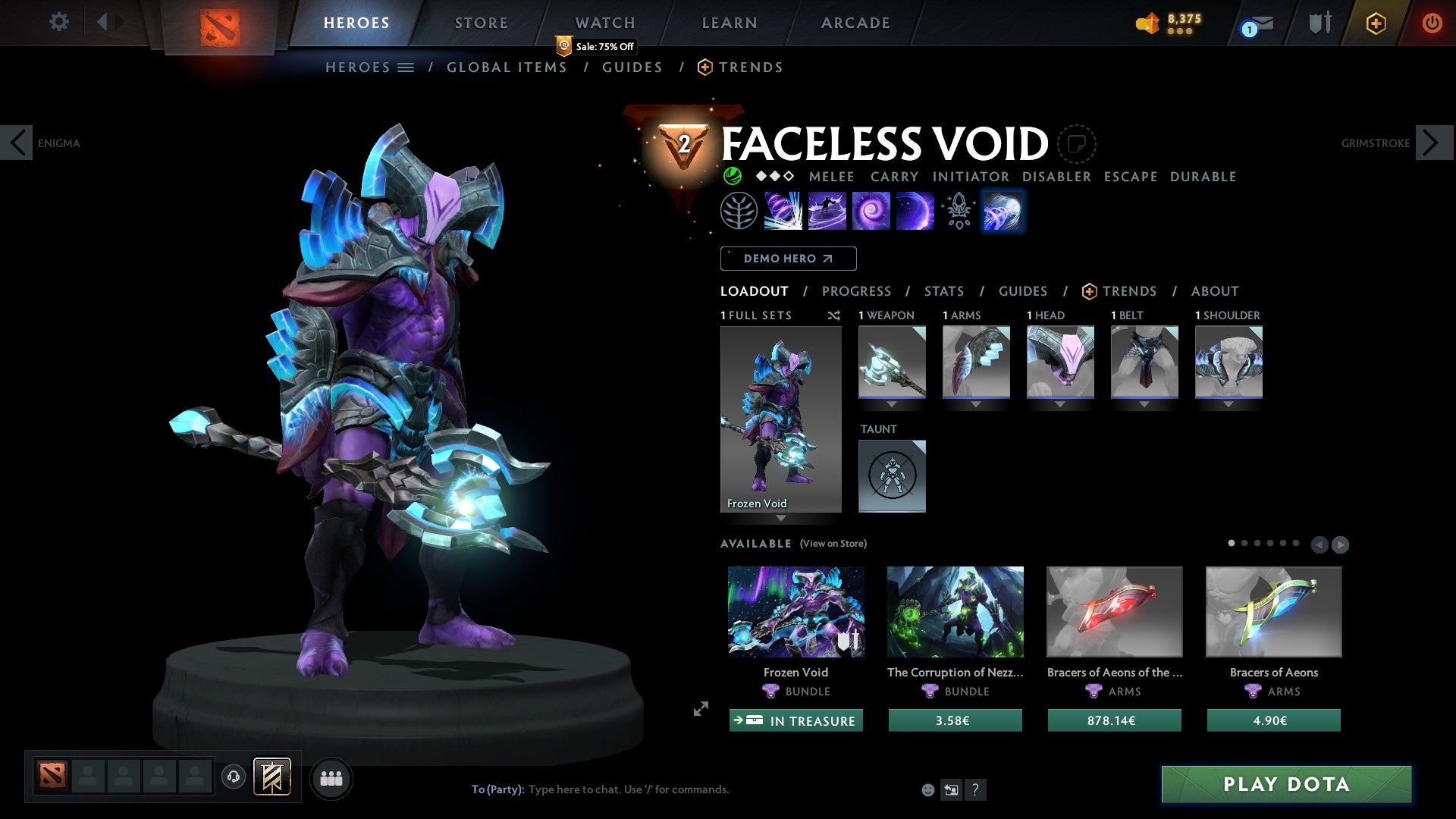Open the PROGRESS tab
Viewport: 1456px width, 819px height.
click(857, 291)
